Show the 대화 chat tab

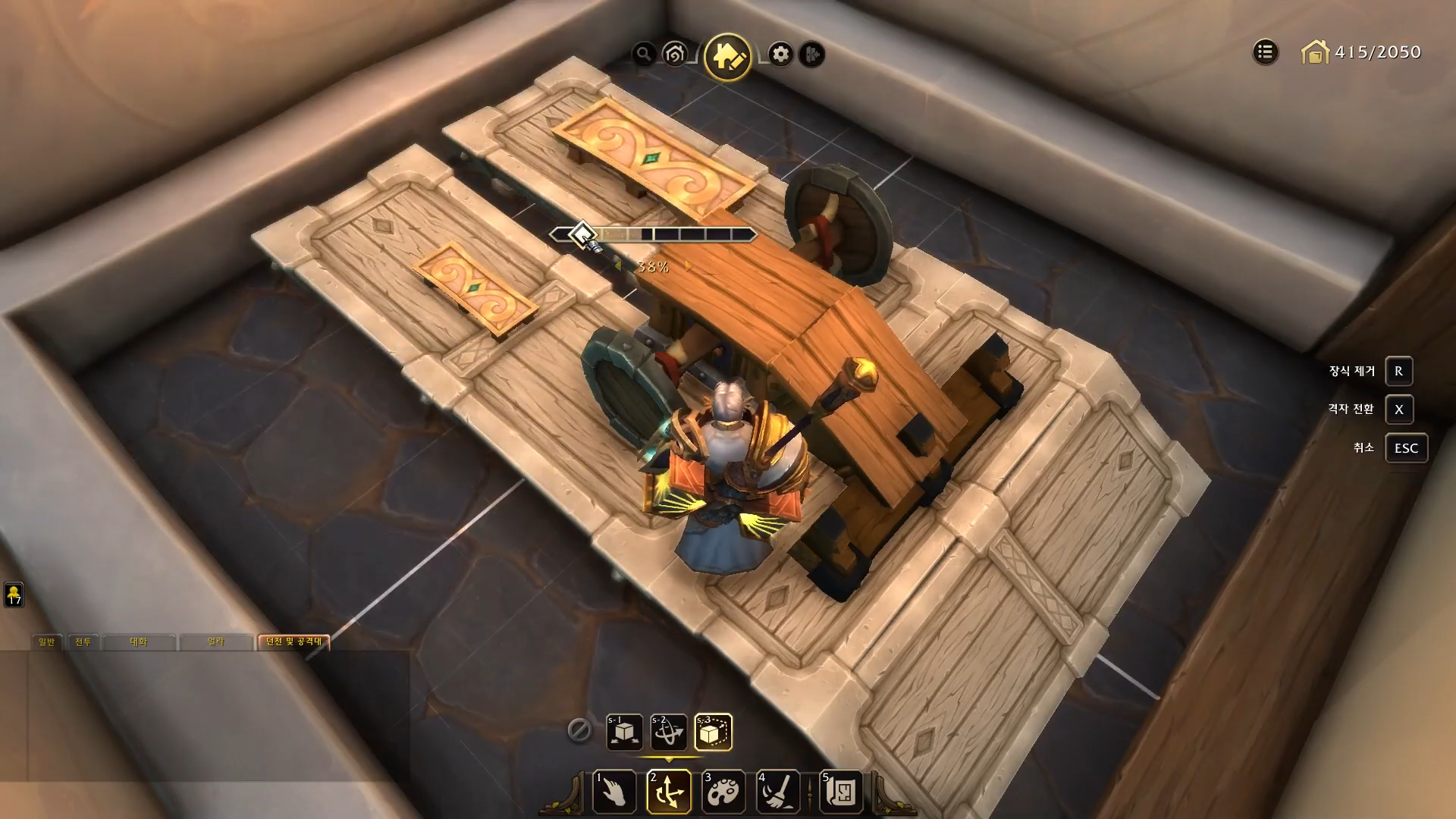[x=139, y=642]
